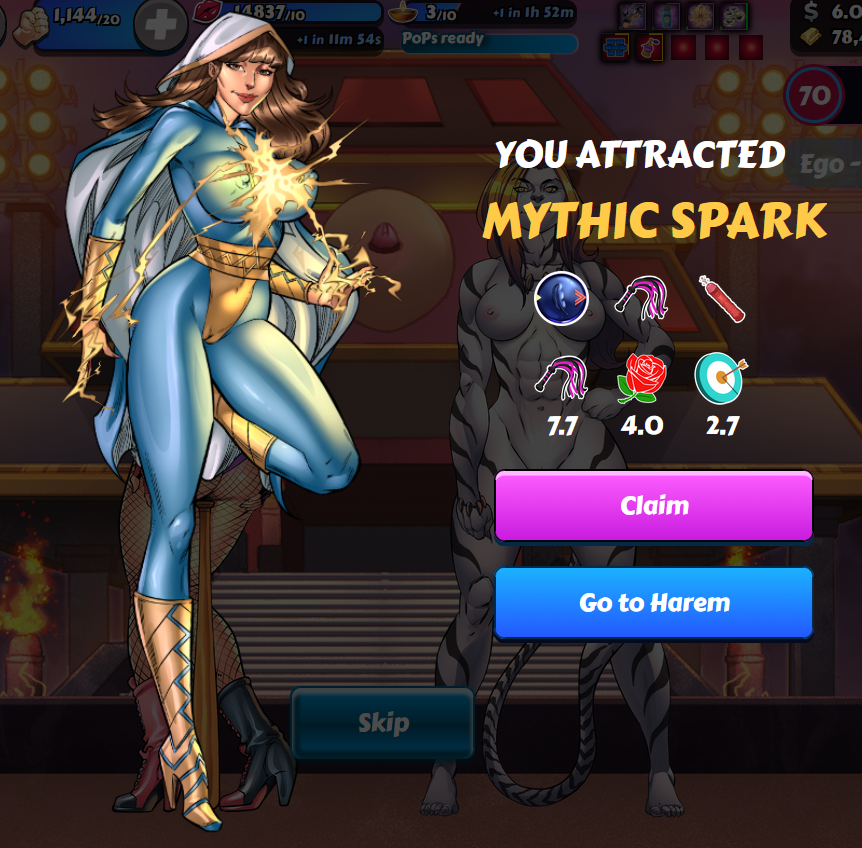The width and height of the screenshot is (862, 848).
Task: Select the bullseye target stat icon
Action: (x=721, y=377)
